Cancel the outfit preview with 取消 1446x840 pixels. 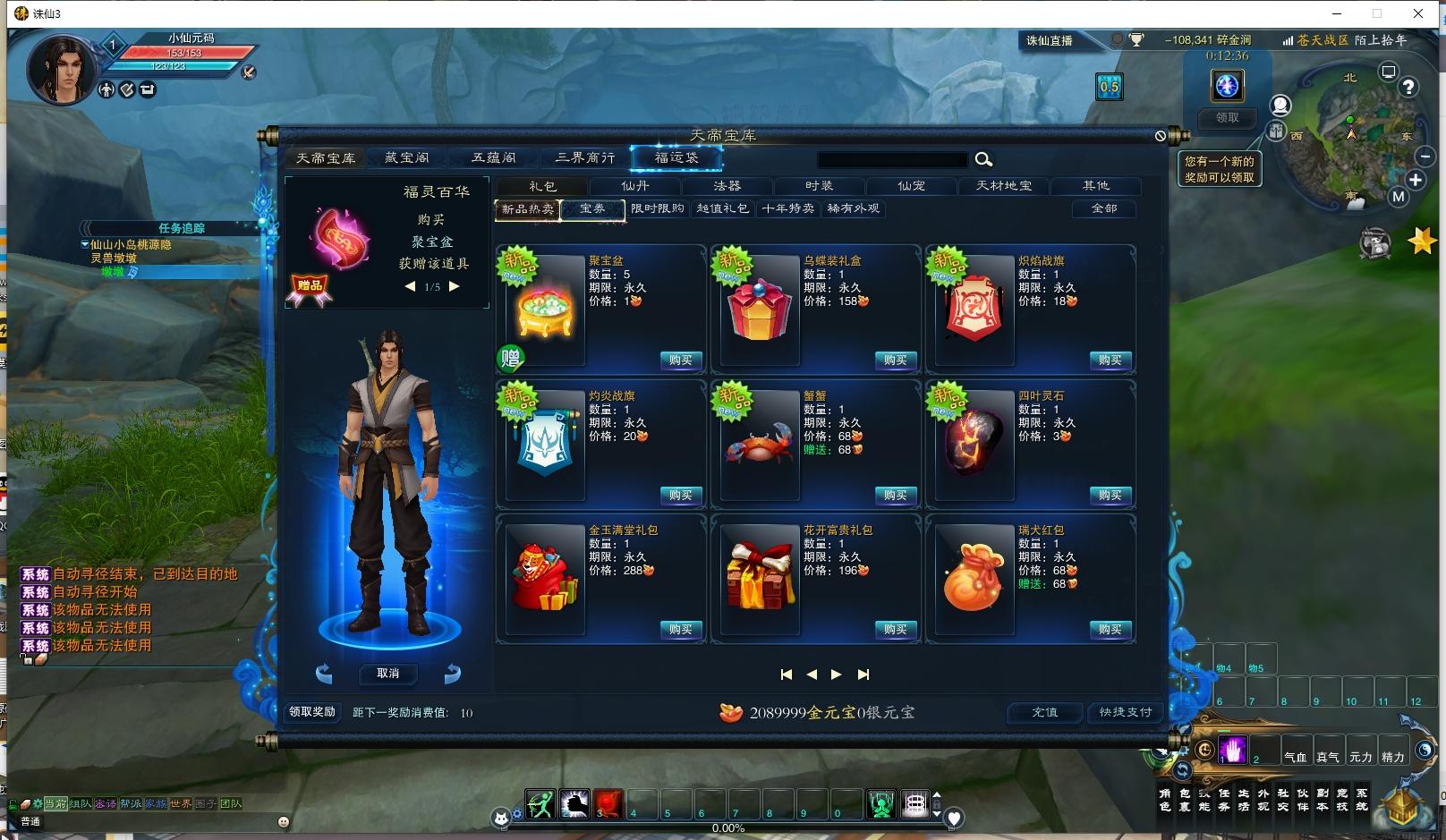[388, 674]
